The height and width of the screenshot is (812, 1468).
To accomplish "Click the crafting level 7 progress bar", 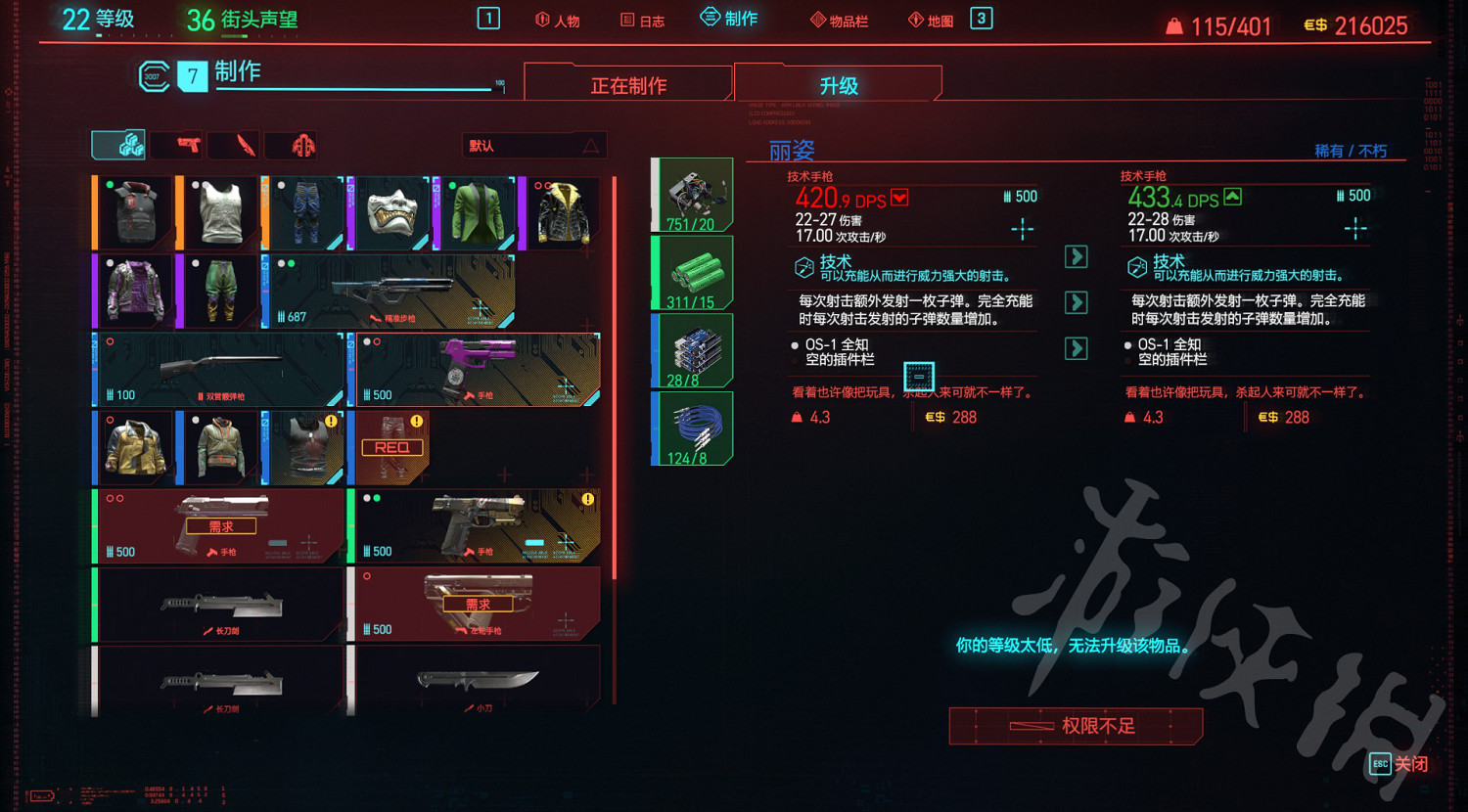I will [352, 88].
